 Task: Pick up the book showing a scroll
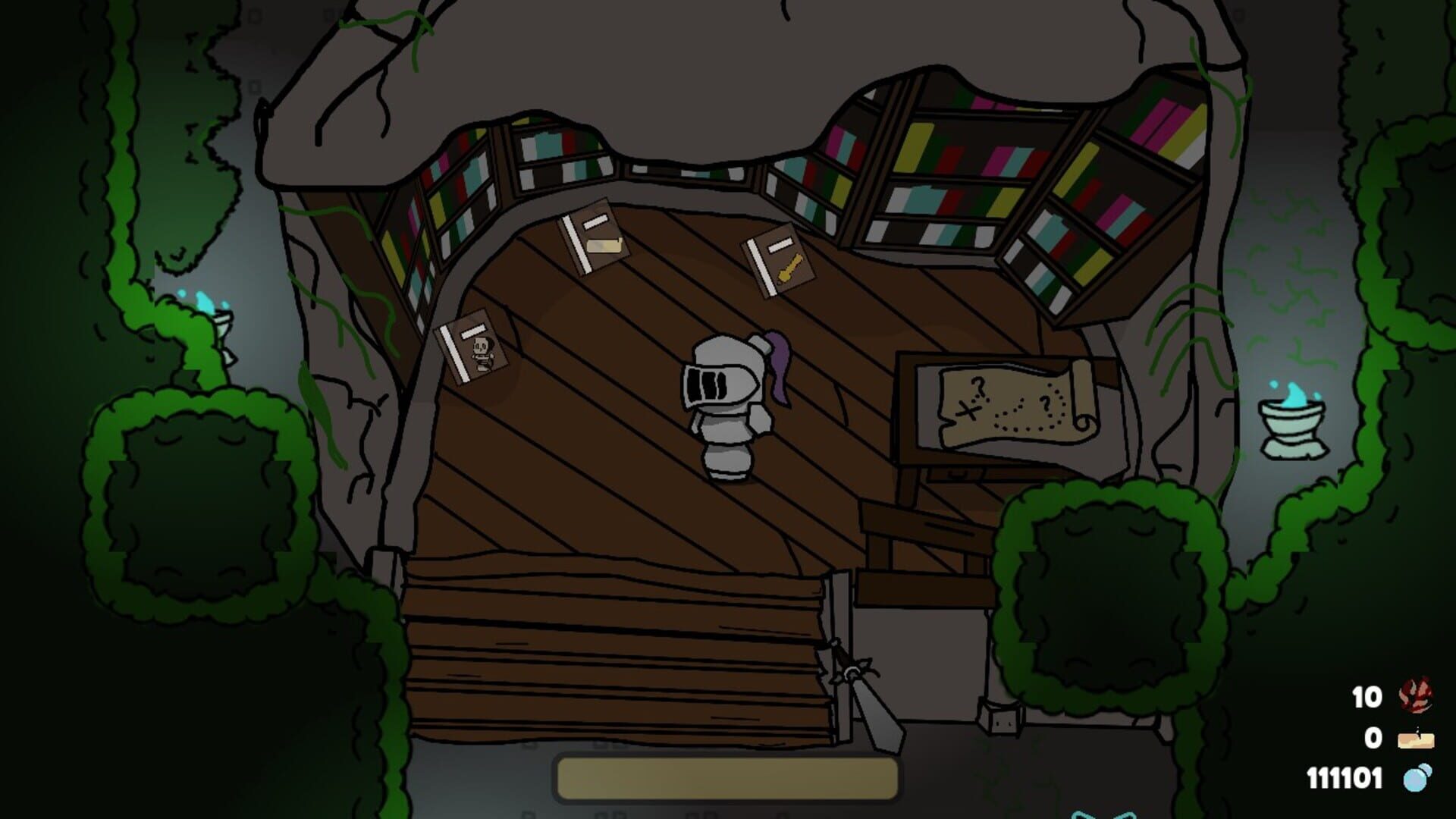coord(595,239)
